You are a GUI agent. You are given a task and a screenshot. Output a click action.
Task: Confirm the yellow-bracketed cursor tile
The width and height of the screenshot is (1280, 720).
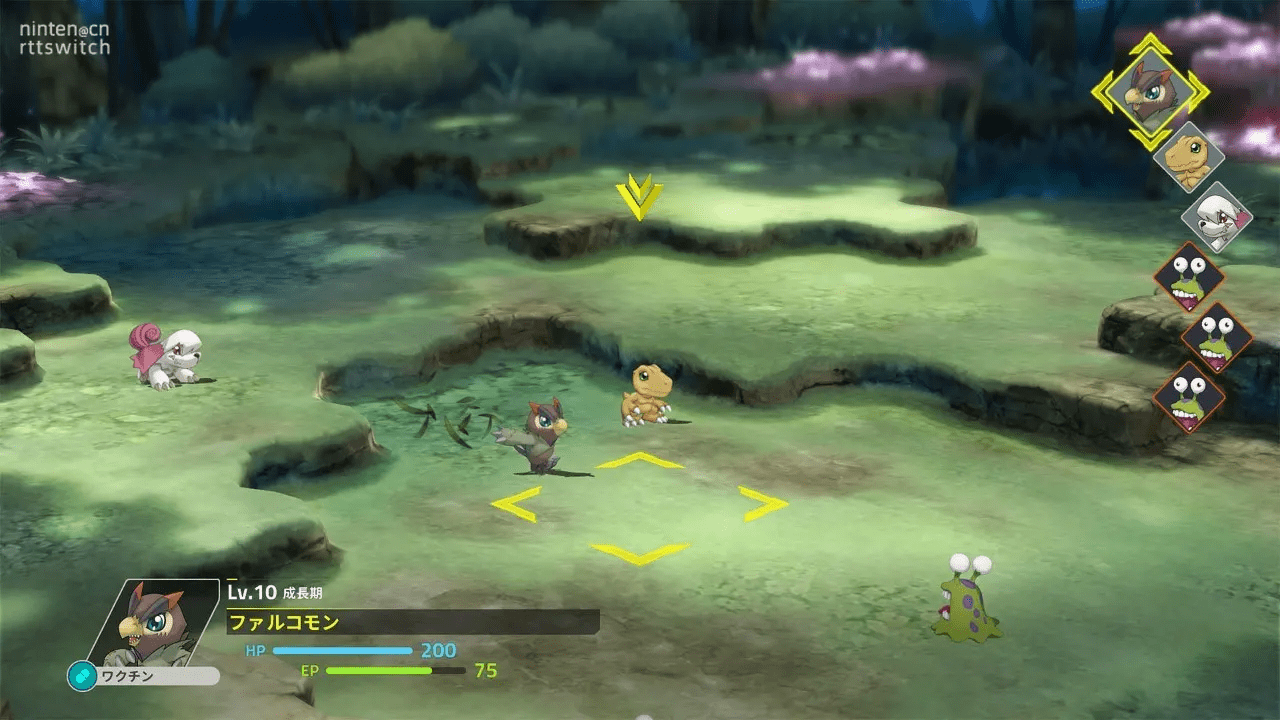coord(639,506)
